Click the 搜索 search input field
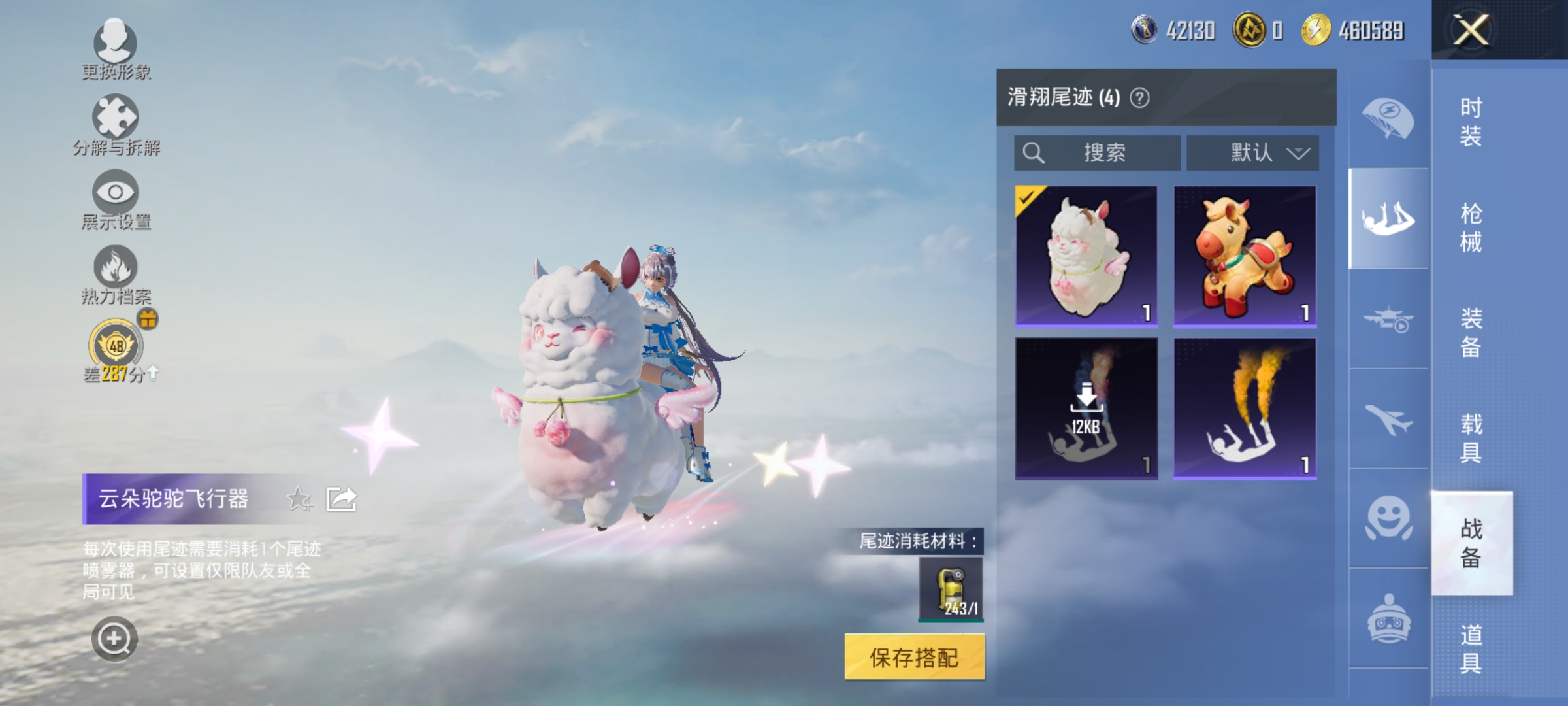The height and width of the screenshot is (706, 1568). [x=1098, y=152]
